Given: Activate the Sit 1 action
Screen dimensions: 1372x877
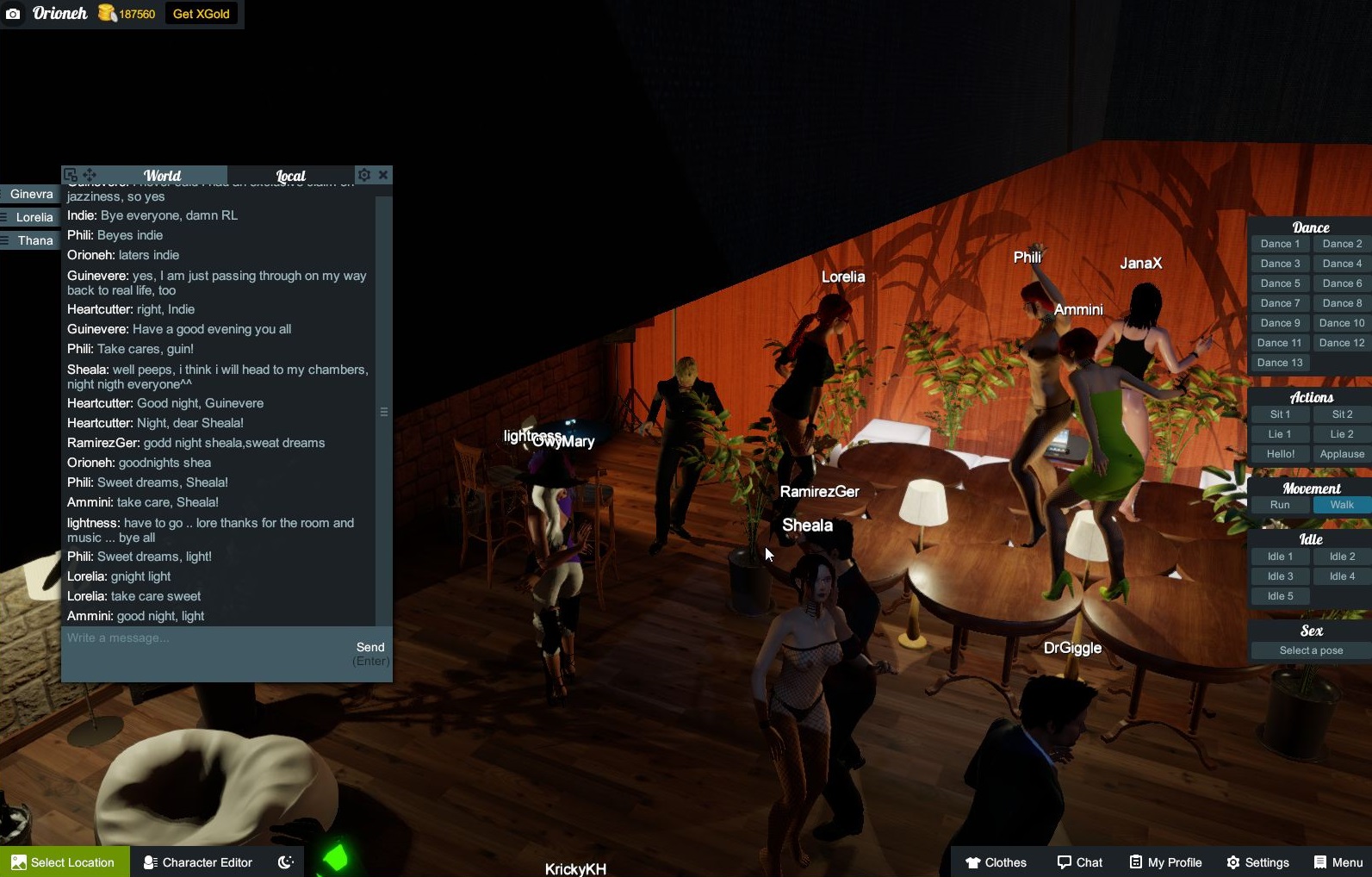Looking at the screenshot, I should pyautogui.click(x=1280, y=414).
